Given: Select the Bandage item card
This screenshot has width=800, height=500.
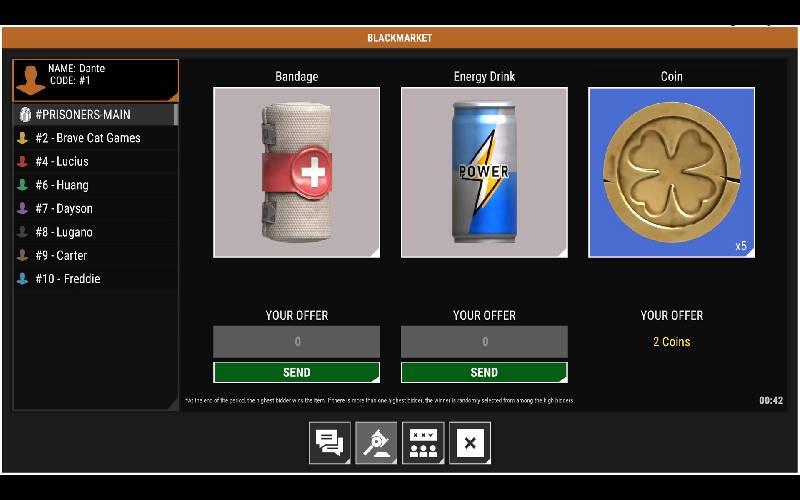Looking at the screenshot, I should click(x=296, y=172).
